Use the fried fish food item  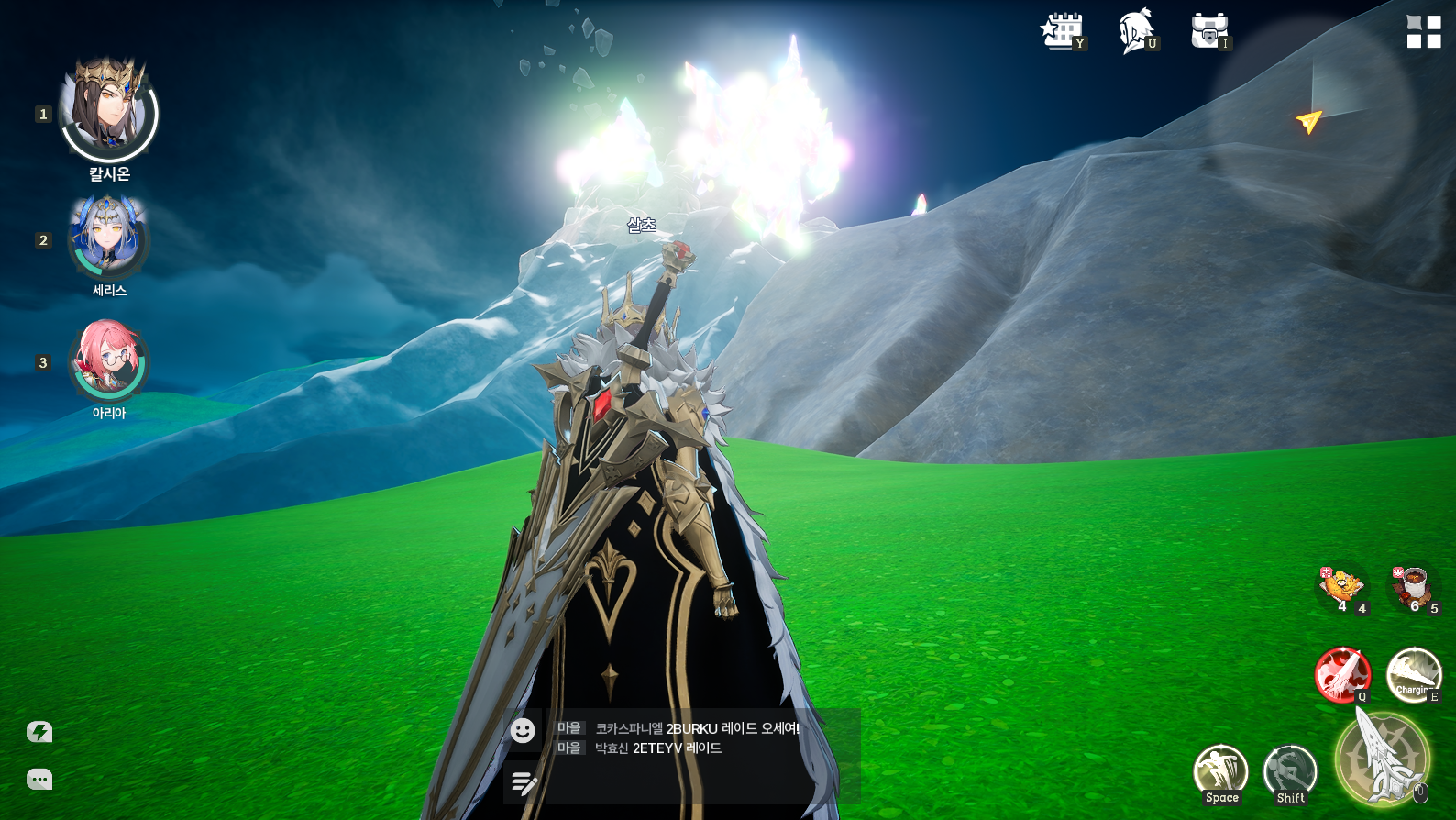click(1341, 585)
